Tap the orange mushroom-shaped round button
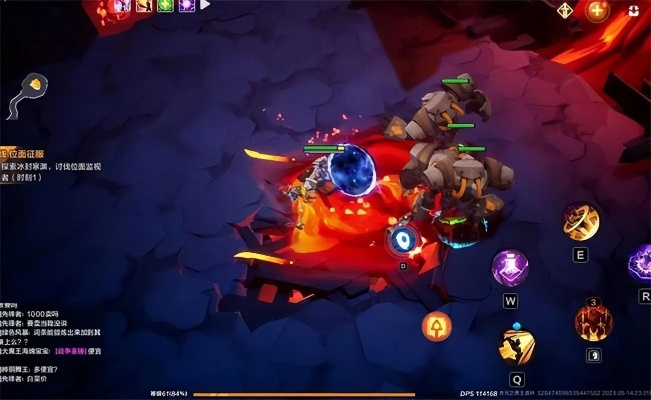Image resolution: width=651 pixels, height=400 pixels. [x=436, y=325]
